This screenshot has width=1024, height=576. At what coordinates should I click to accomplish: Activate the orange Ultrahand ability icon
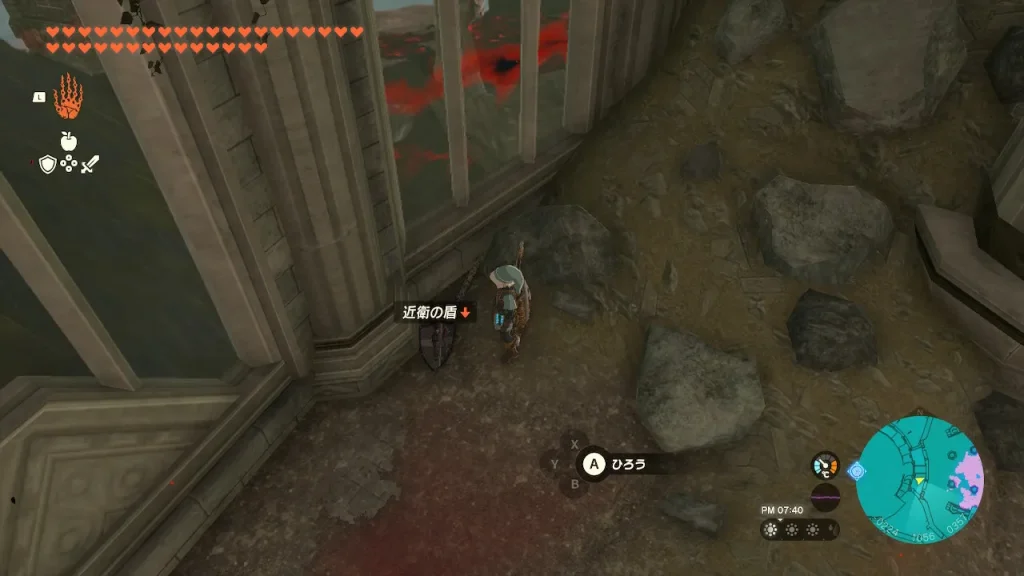pos(68,97)
